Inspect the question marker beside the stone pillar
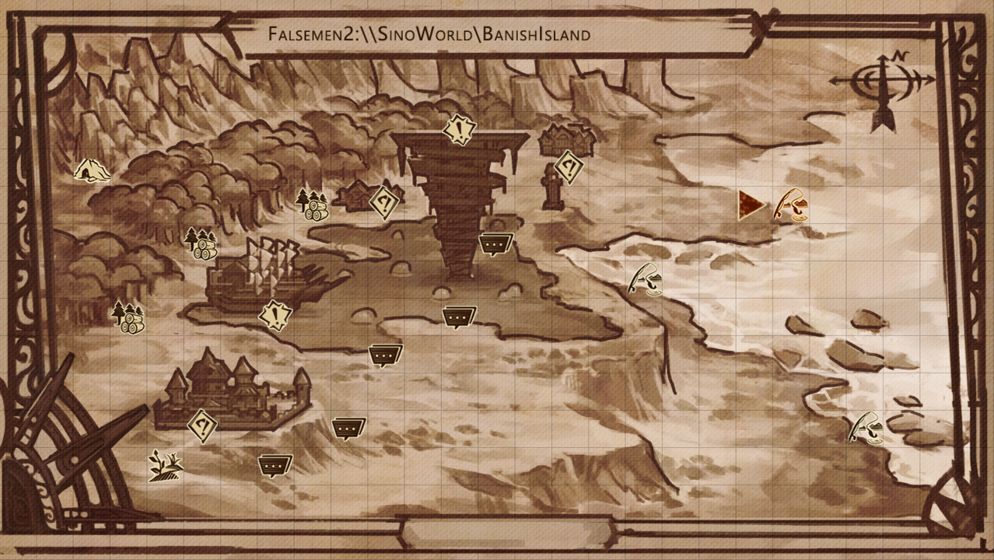This screenshot has width=994, height=560. point(568,166)
